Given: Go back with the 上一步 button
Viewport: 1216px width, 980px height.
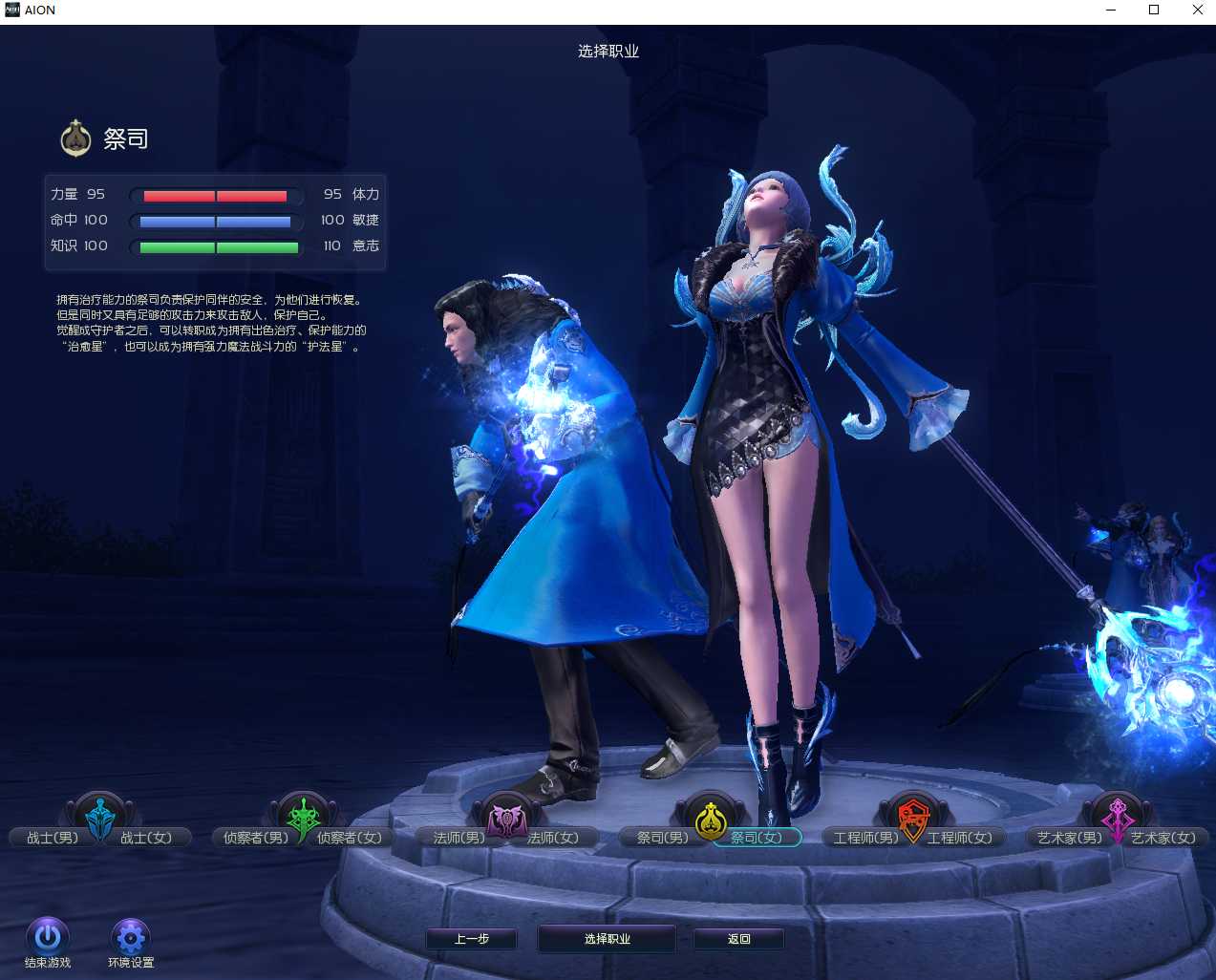Looking at the screenshot, I should coord(472,939).
